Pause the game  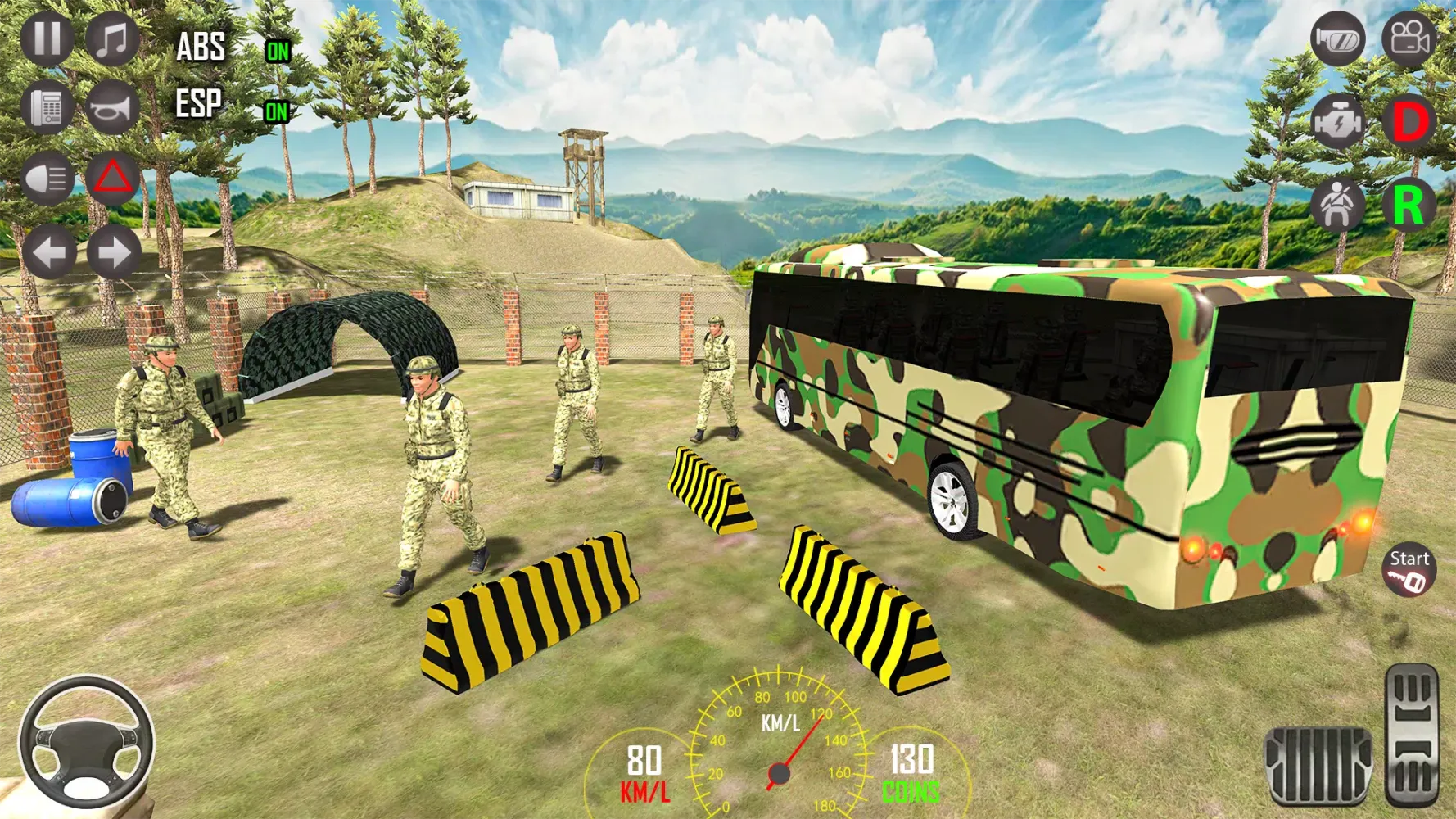pyautogui.click(x=47, y=38)
